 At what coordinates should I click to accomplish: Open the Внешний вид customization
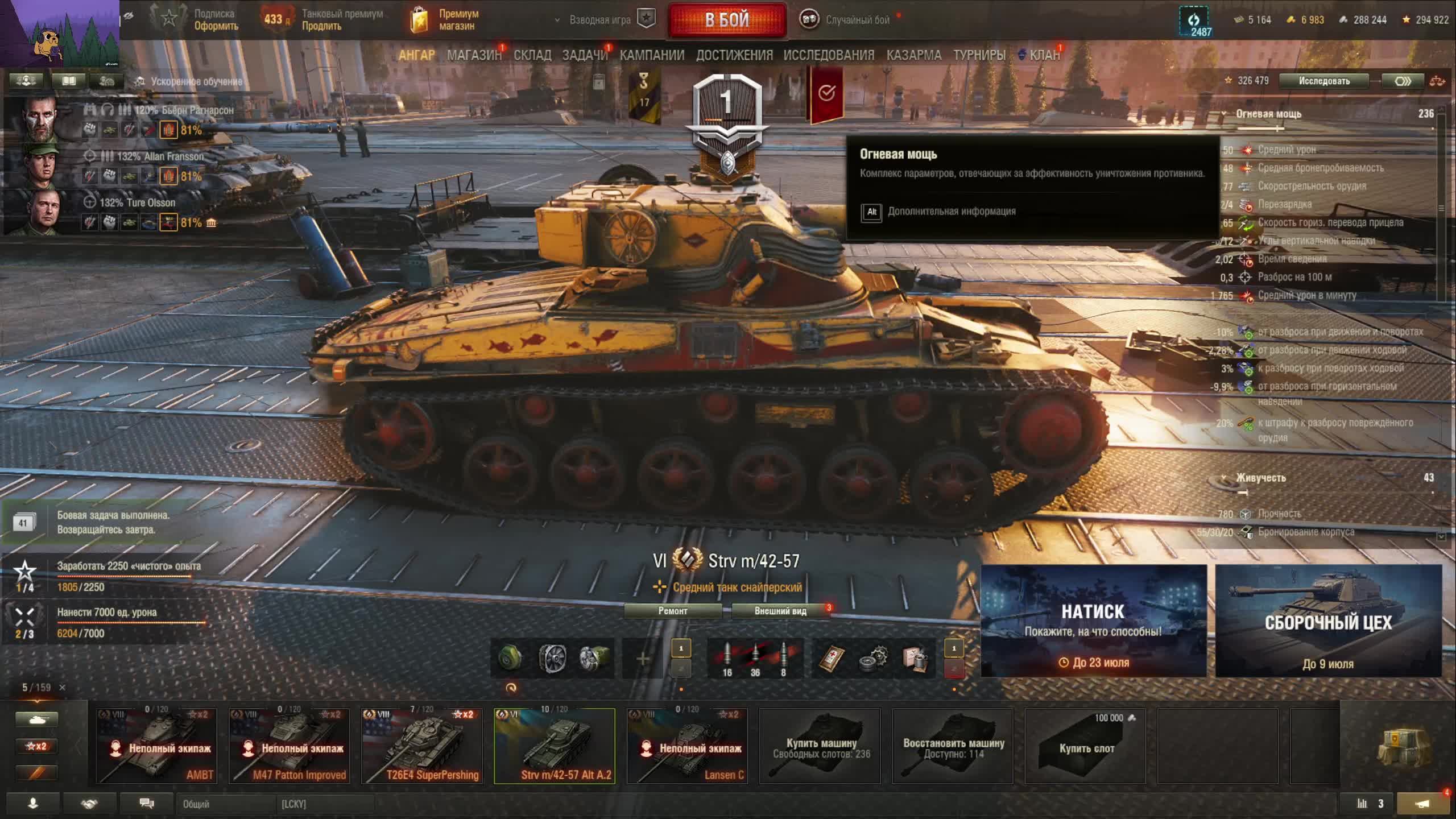coord(780,611)
